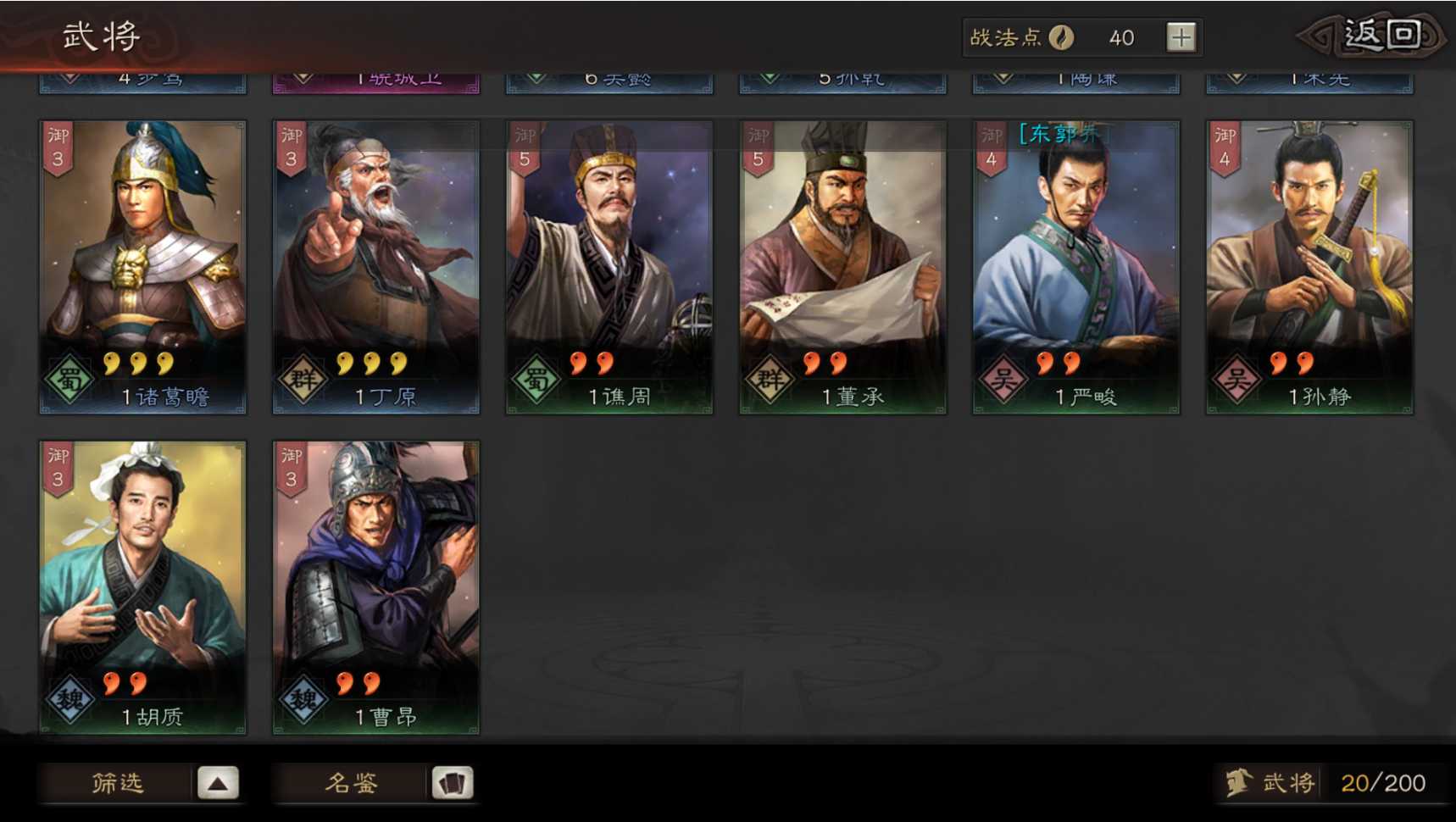The width and height of the screenshot is (1456, 822).
Task: Click the 战法点 currency flame icon
Action: coord(1063,36)
